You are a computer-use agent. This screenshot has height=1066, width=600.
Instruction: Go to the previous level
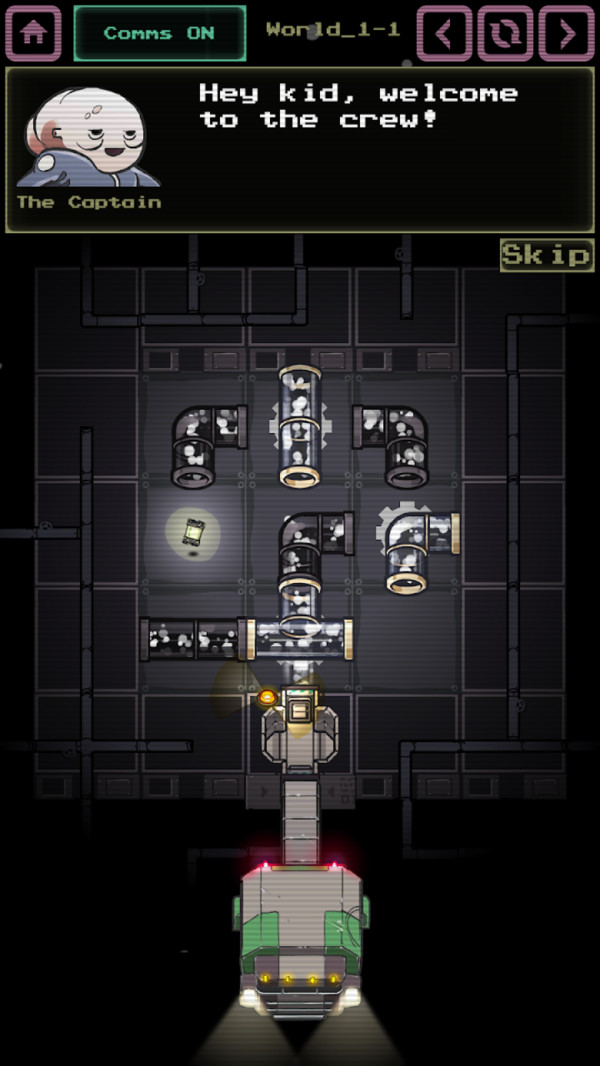444,33
